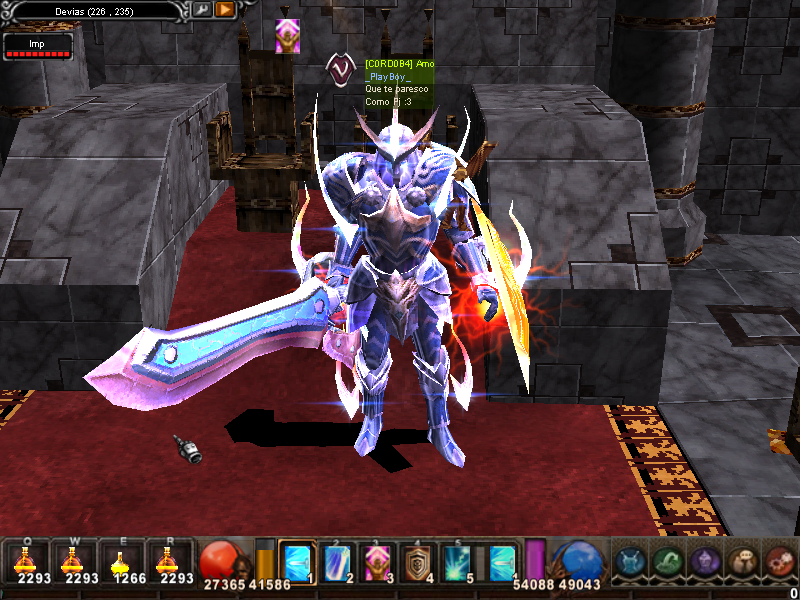Open the green round menu icon
This screenshot has height=600, width=800.
point(667,561)
